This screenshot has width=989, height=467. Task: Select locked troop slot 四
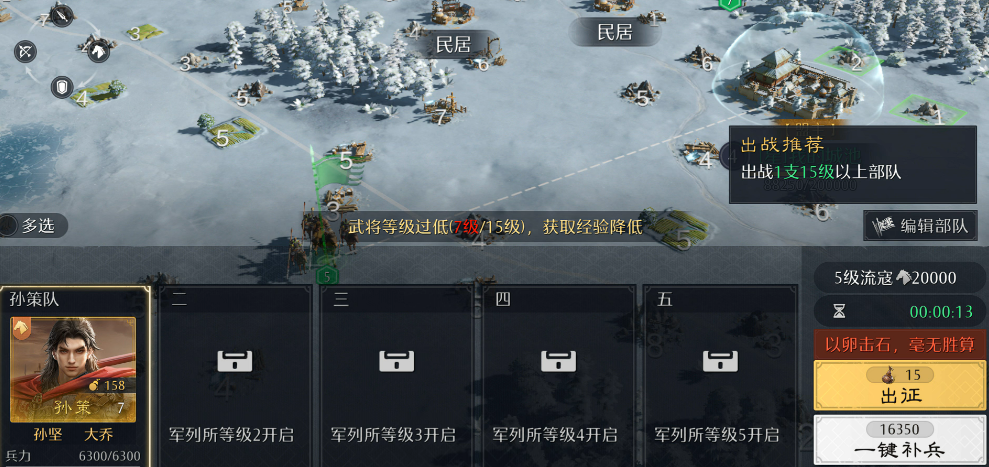(555, 375)
